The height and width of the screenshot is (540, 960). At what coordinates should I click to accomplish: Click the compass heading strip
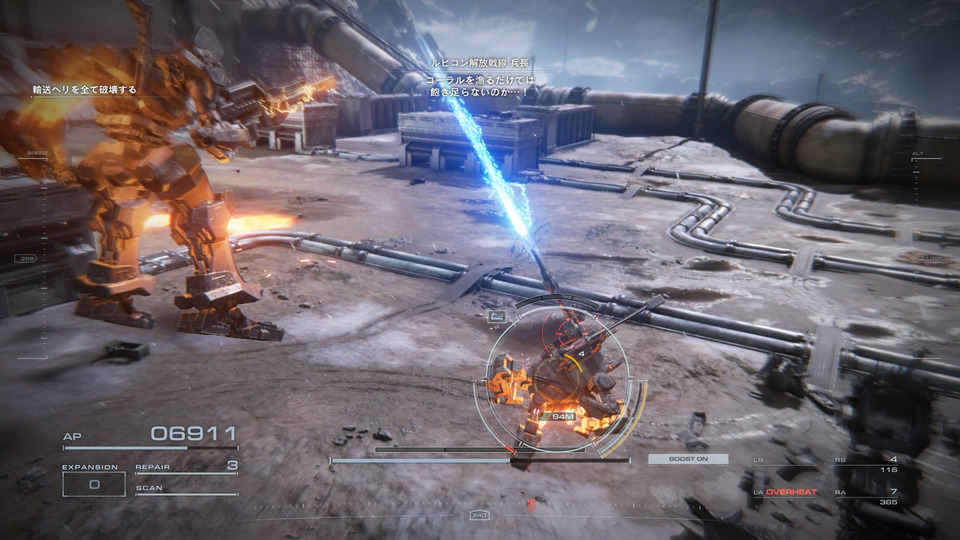pos(480,516)
